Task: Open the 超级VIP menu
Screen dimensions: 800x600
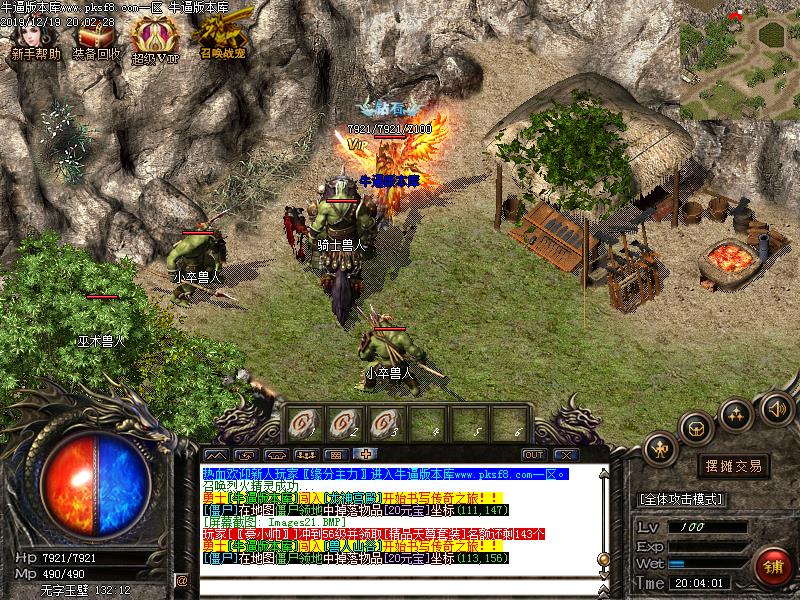Action: (155, 40)
